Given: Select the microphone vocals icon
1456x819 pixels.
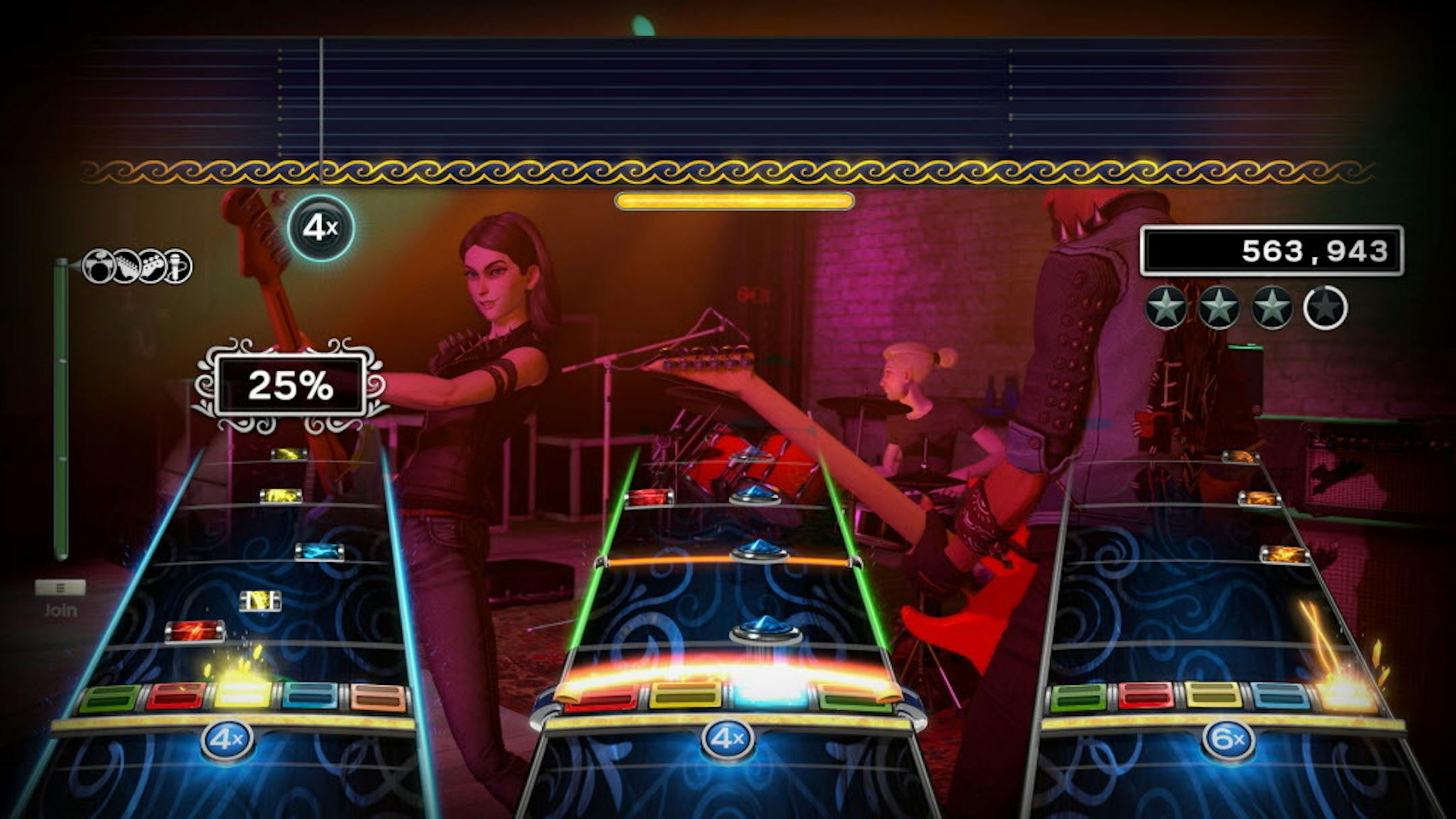Looking at the screenshot, I should pos(176,266).
